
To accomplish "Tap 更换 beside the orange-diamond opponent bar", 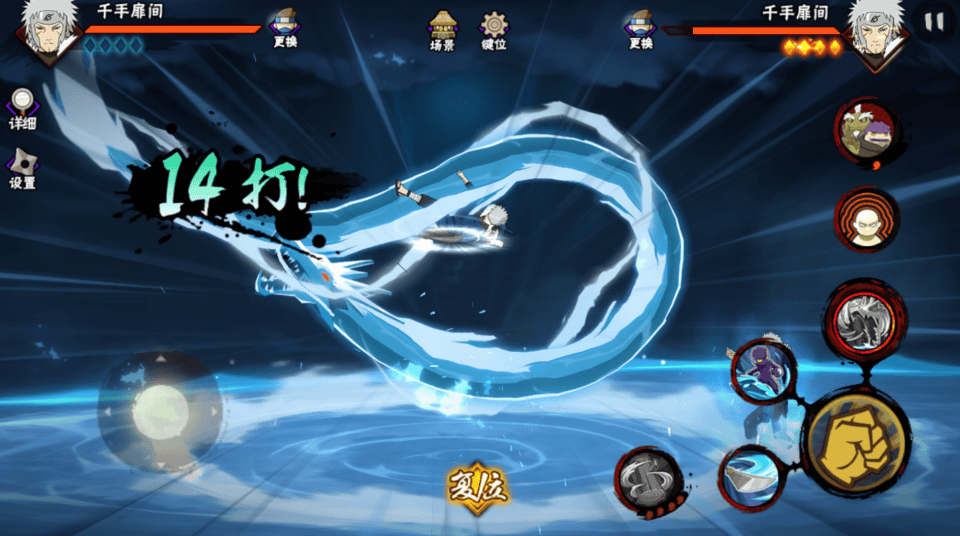I will point(641,29).
